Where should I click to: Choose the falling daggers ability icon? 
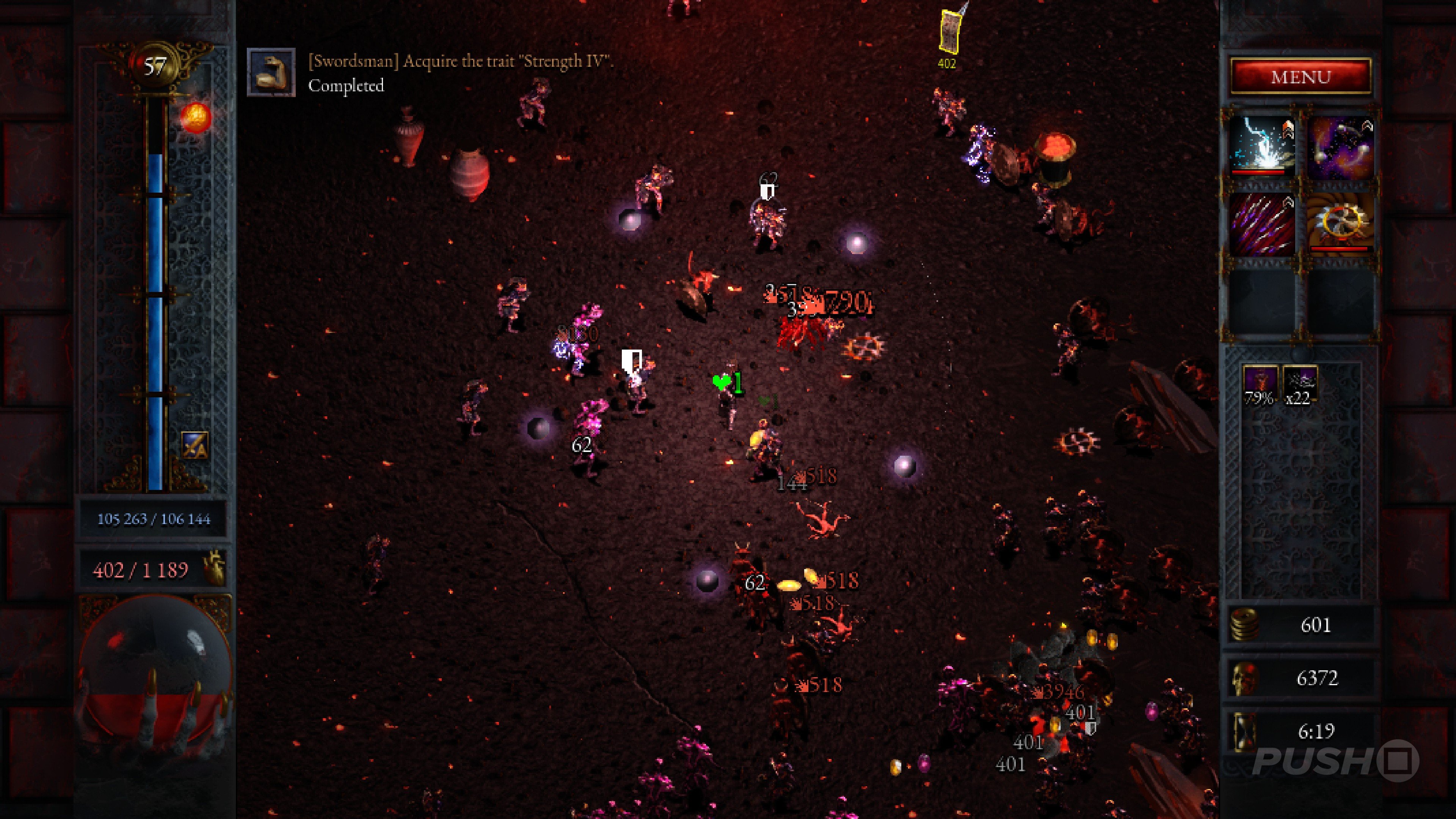point(1262,224)
